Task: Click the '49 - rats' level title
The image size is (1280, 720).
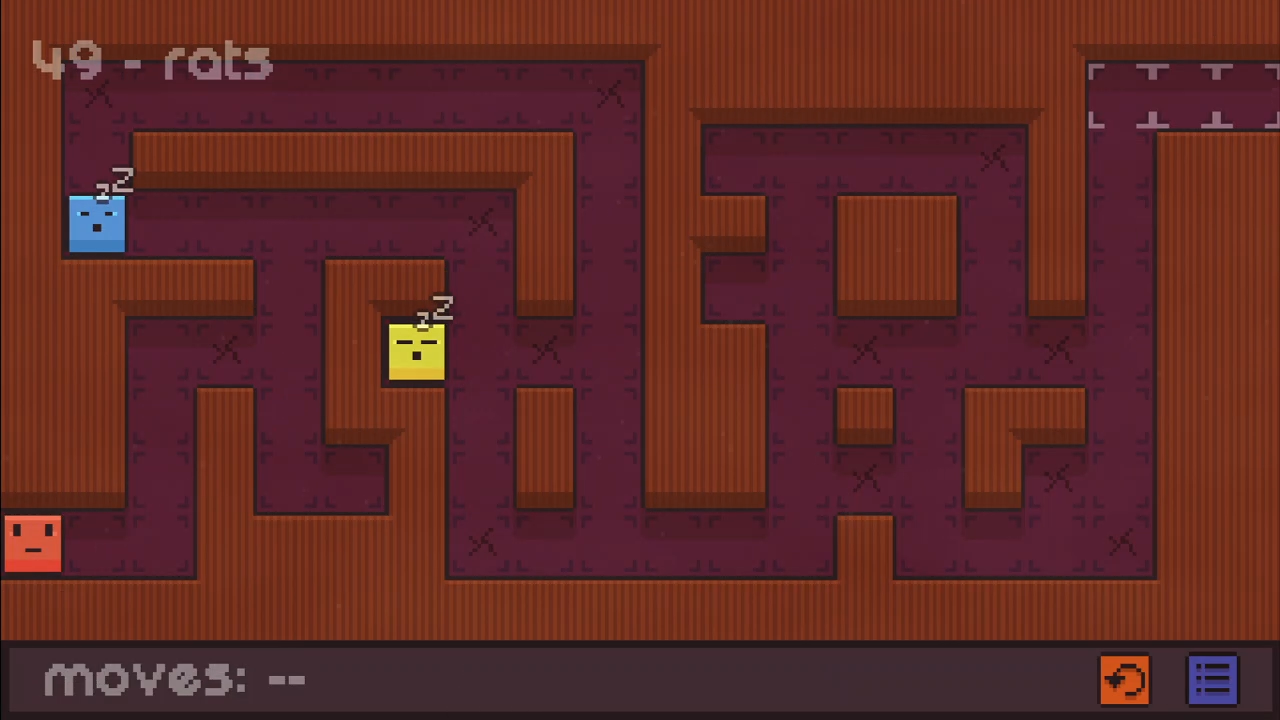Action: 152,60
